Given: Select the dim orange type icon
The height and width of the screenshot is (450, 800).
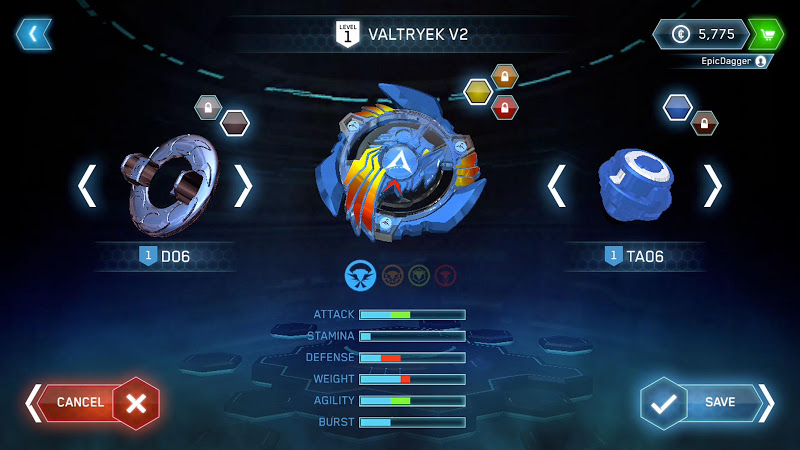Looking at the screenshot, I should click(x=392, y=274).
